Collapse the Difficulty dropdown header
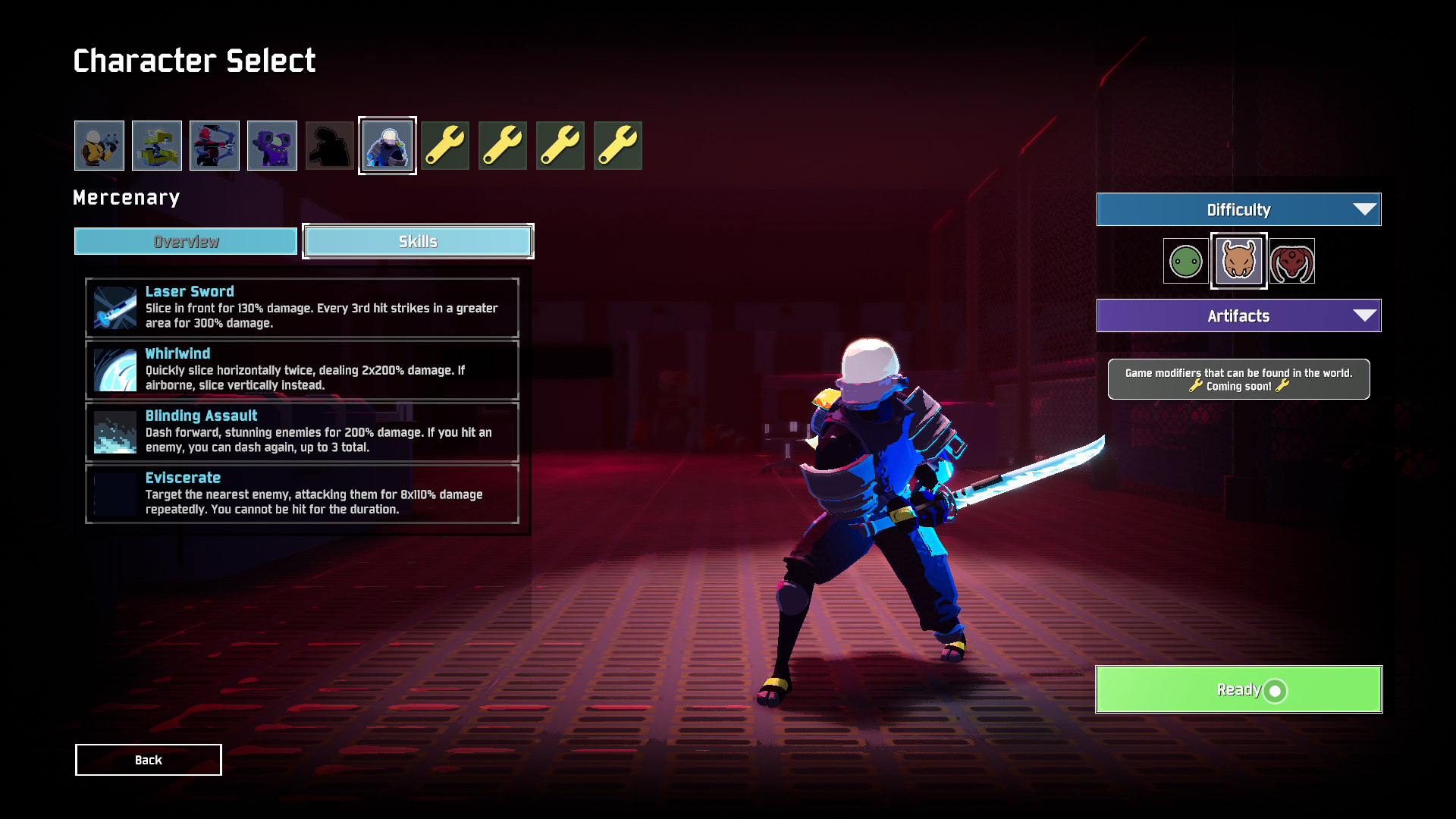This screenshot has width=1456, height=819. point(1238,210)
